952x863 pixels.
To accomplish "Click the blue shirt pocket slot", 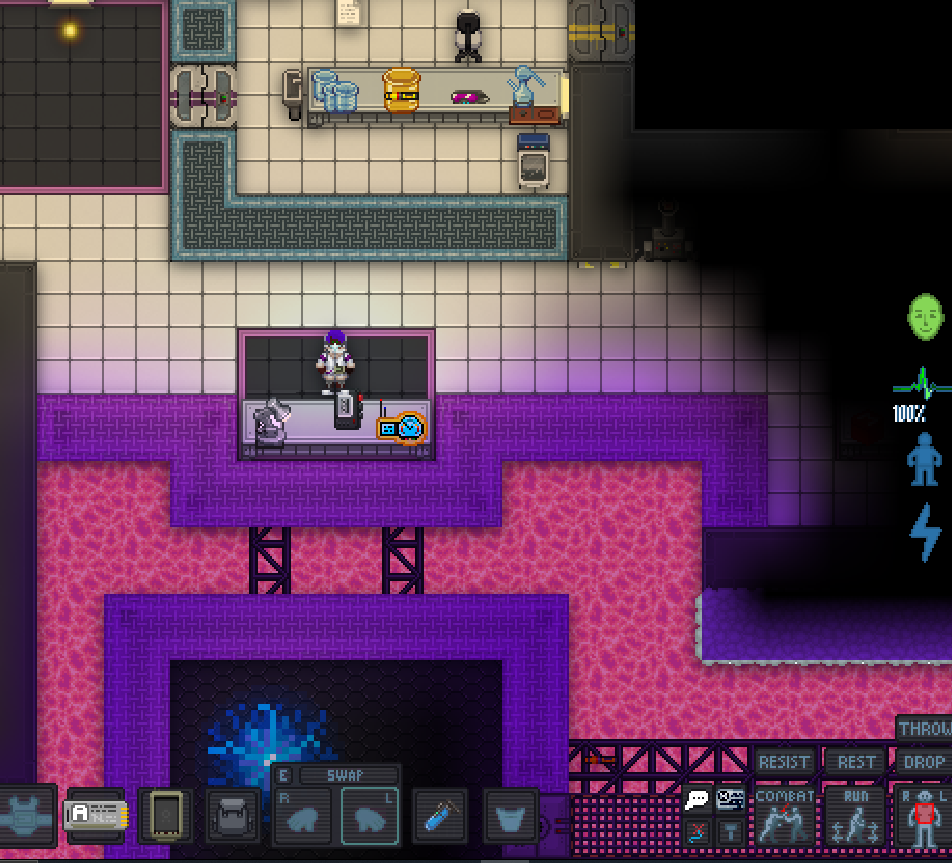I will 511,817.
